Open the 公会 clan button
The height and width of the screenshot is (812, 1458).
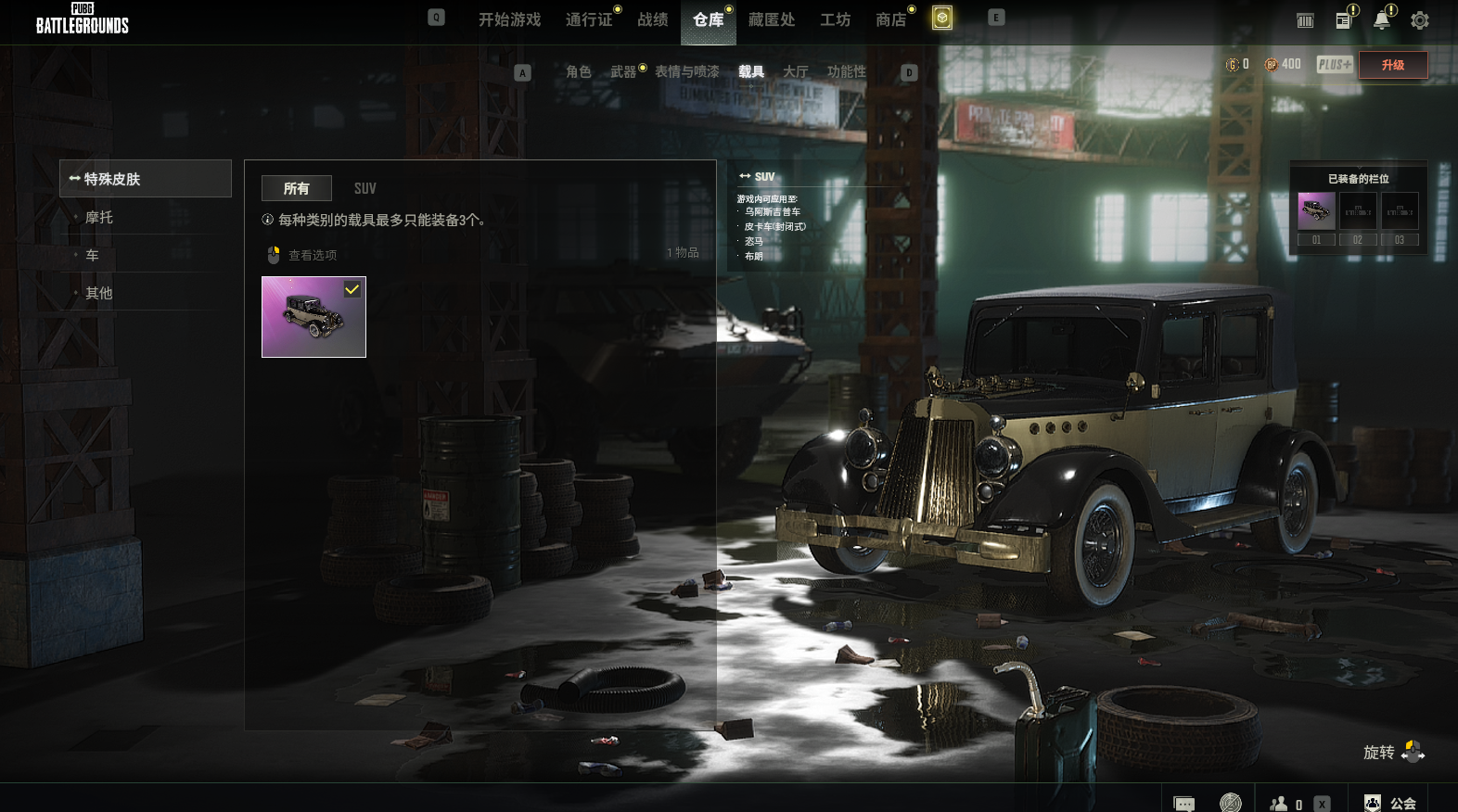[1390, 803]
